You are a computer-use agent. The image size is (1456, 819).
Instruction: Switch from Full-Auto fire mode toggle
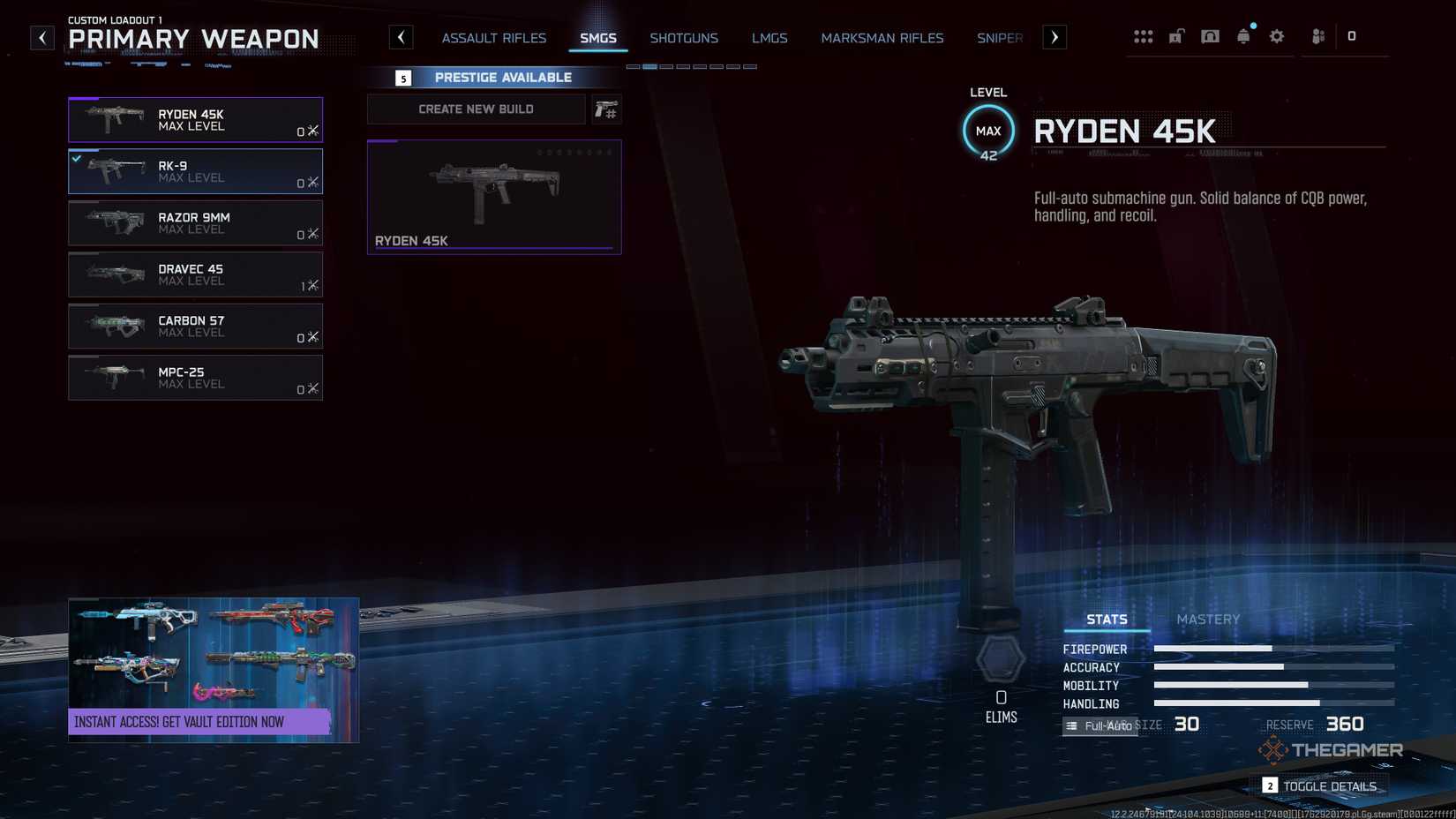coord(1100,725)
